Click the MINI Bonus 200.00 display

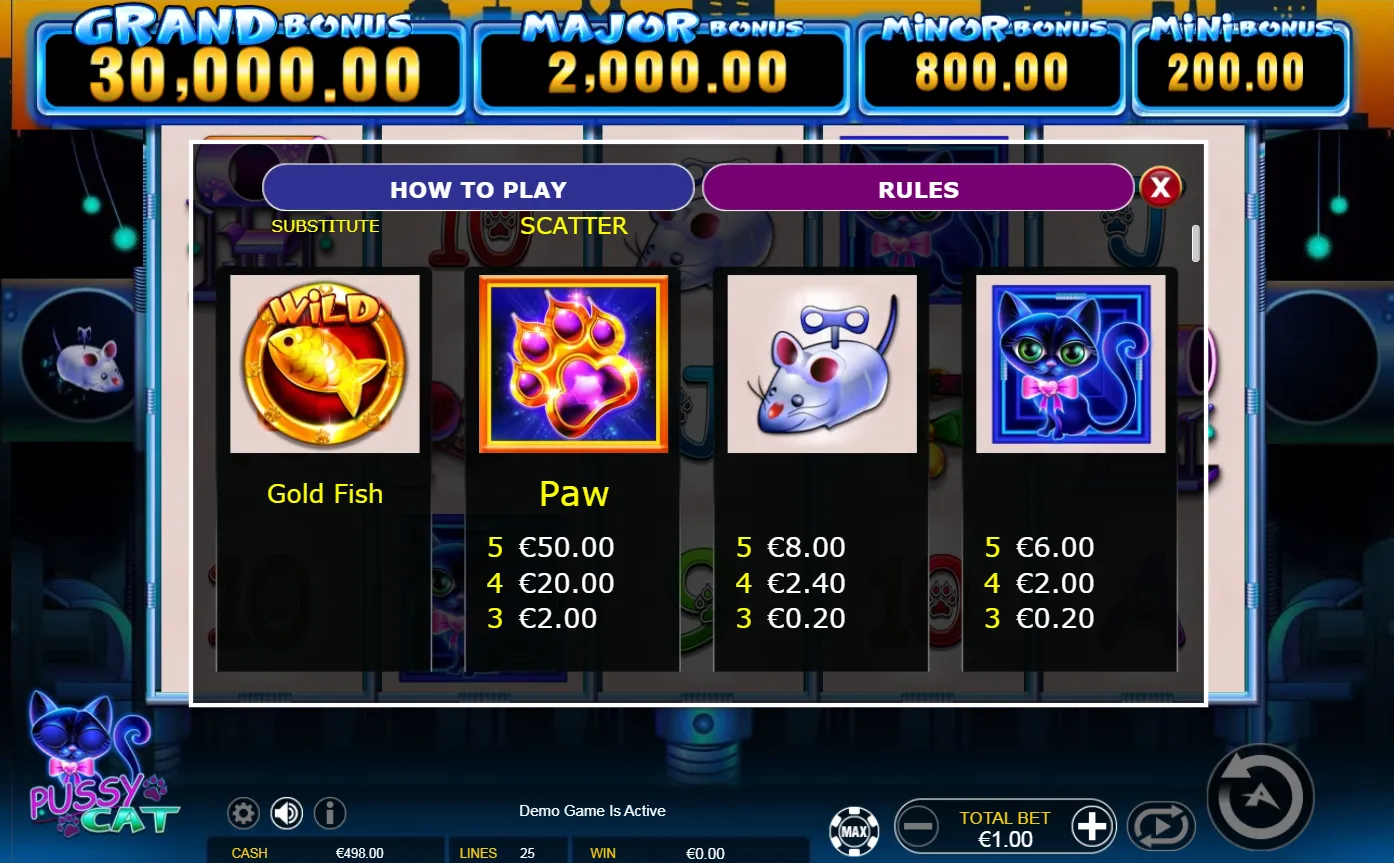pyautogui.click(x=1240, y=65)
